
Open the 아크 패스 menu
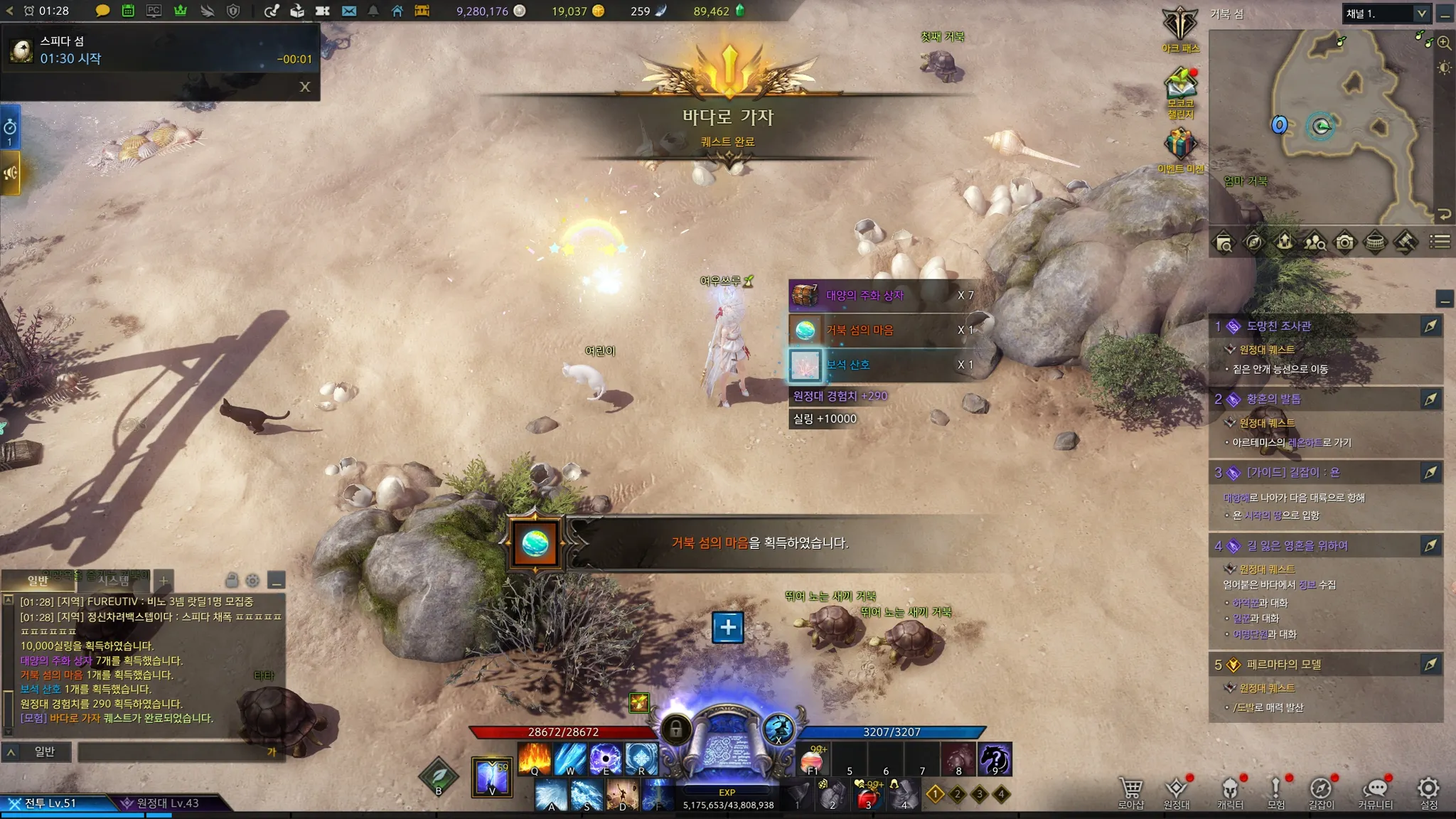[1180, 26]
